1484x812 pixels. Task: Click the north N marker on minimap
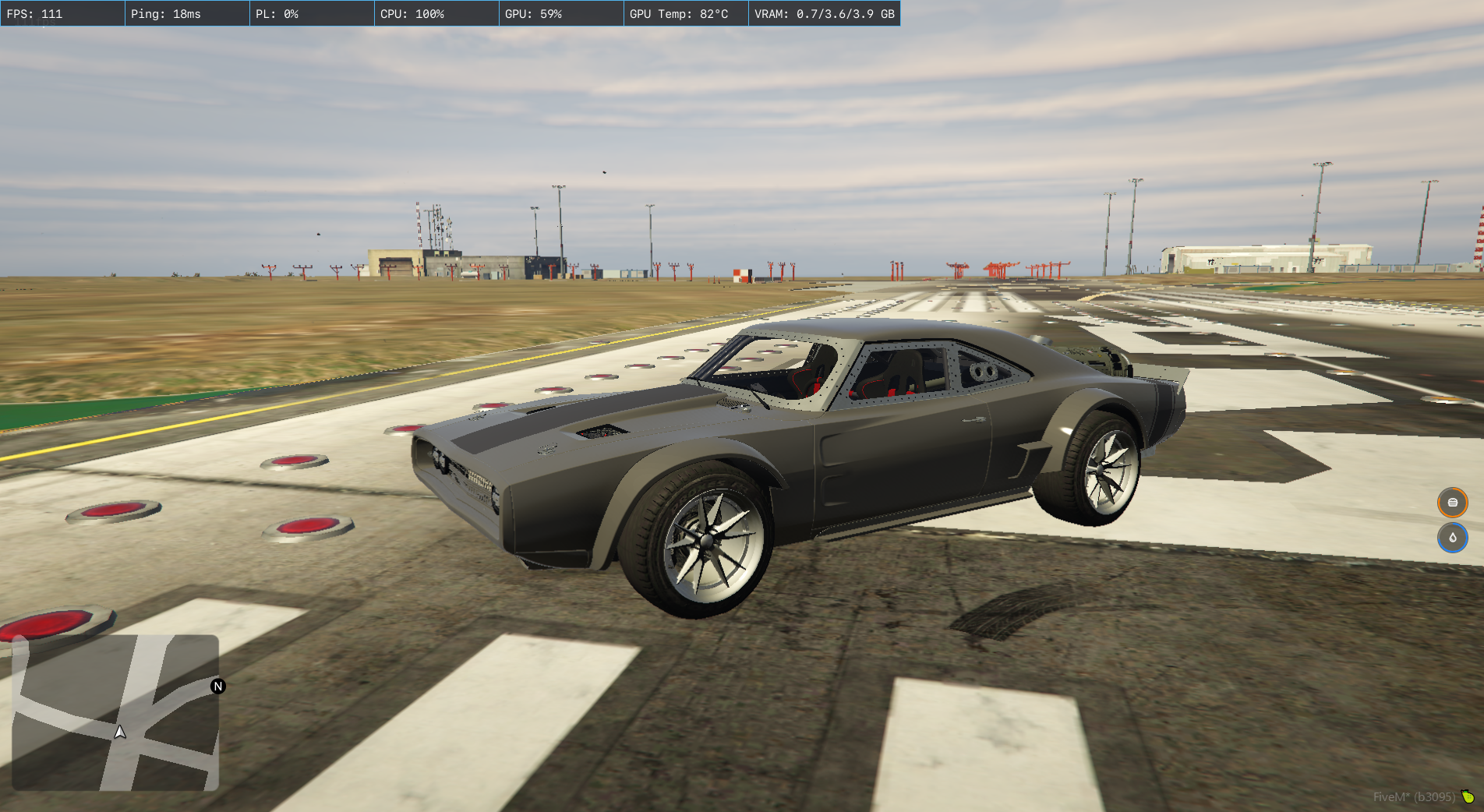(x=218, y=687)
